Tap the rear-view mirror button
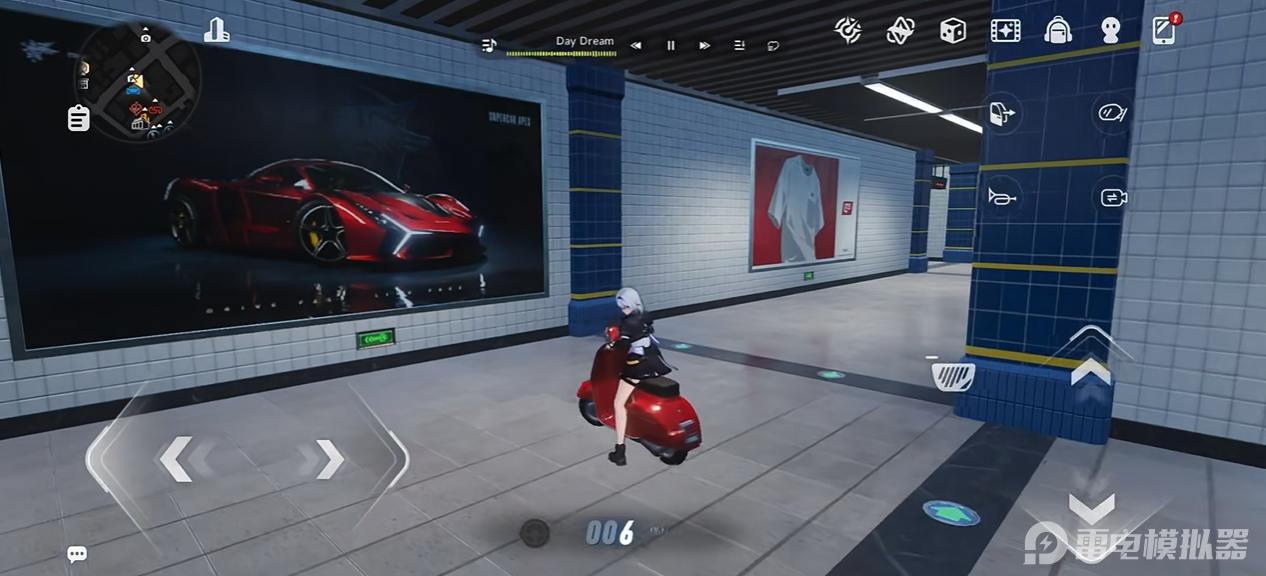 1112,113
